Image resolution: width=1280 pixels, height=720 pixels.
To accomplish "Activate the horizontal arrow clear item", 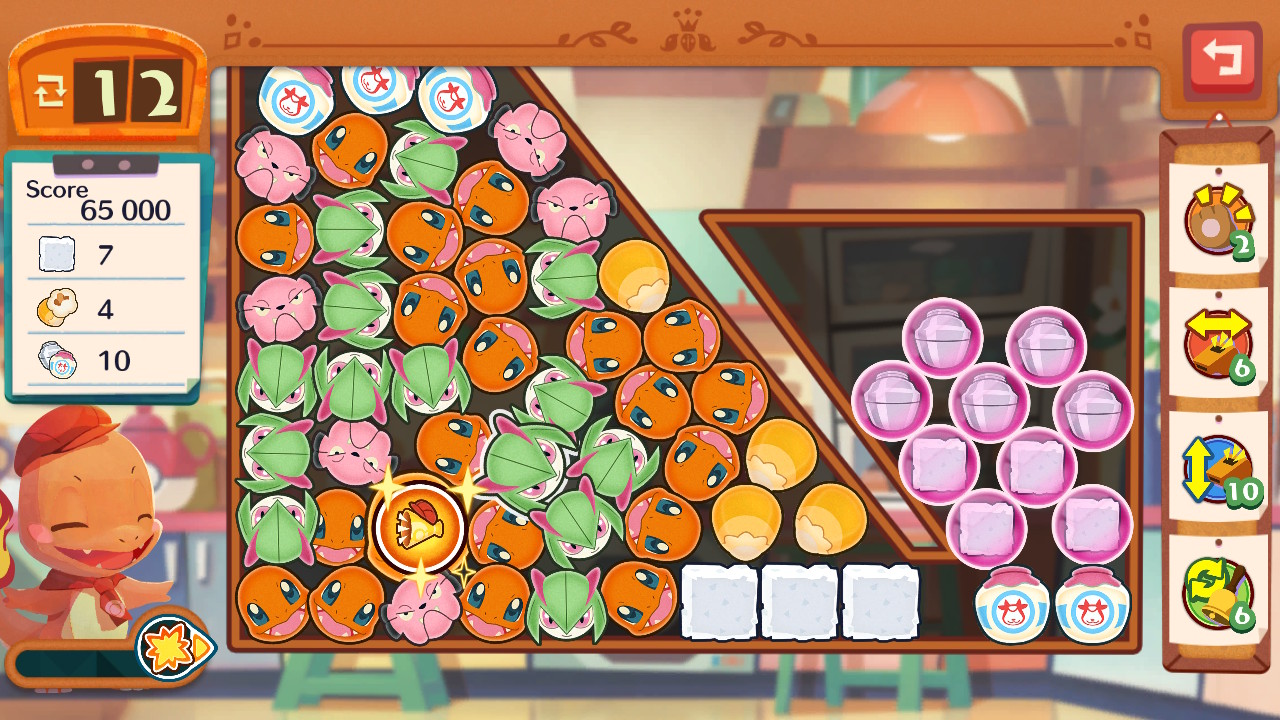I will (1218, 344).
